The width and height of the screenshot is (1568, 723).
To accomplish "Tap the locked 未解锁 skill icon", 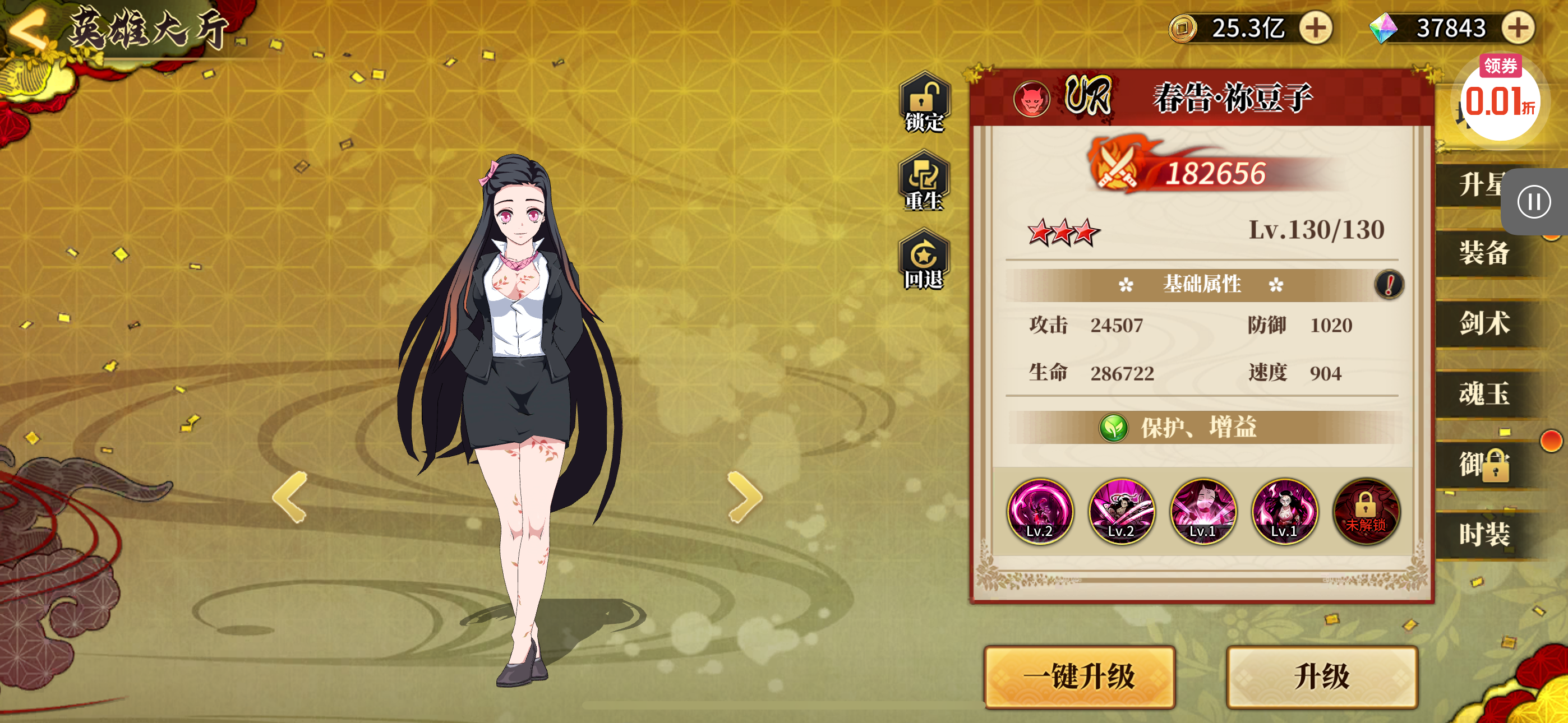I will point(1366,512).
